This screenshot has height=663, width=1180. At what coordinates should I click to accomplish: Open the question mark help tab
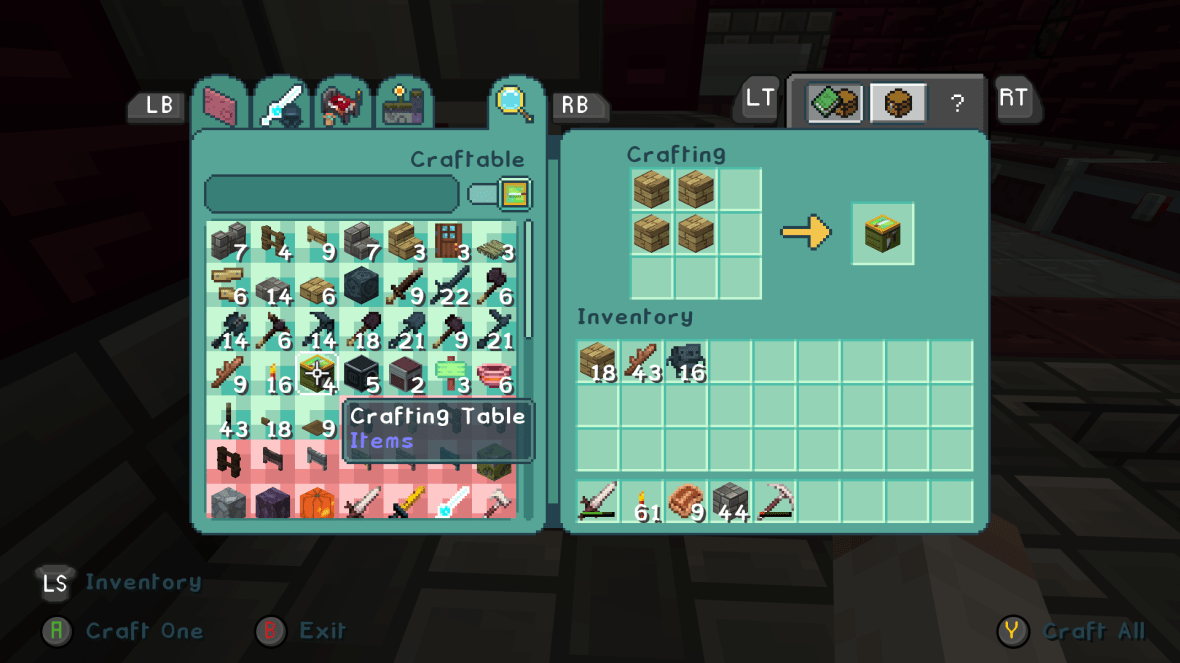point(957,103)
